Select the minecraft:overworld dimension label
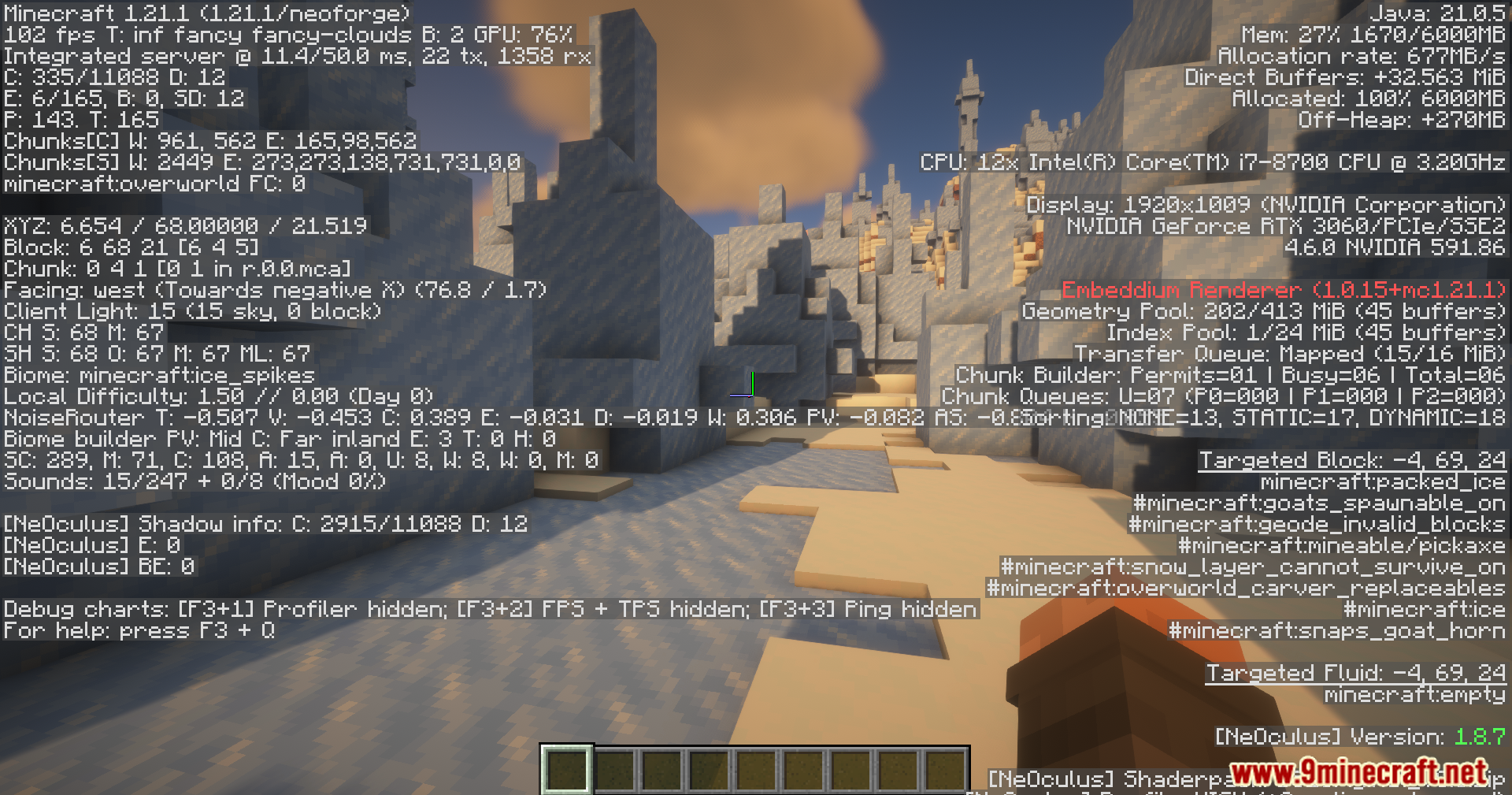1512x795 pixels. [x=122, y=183]
